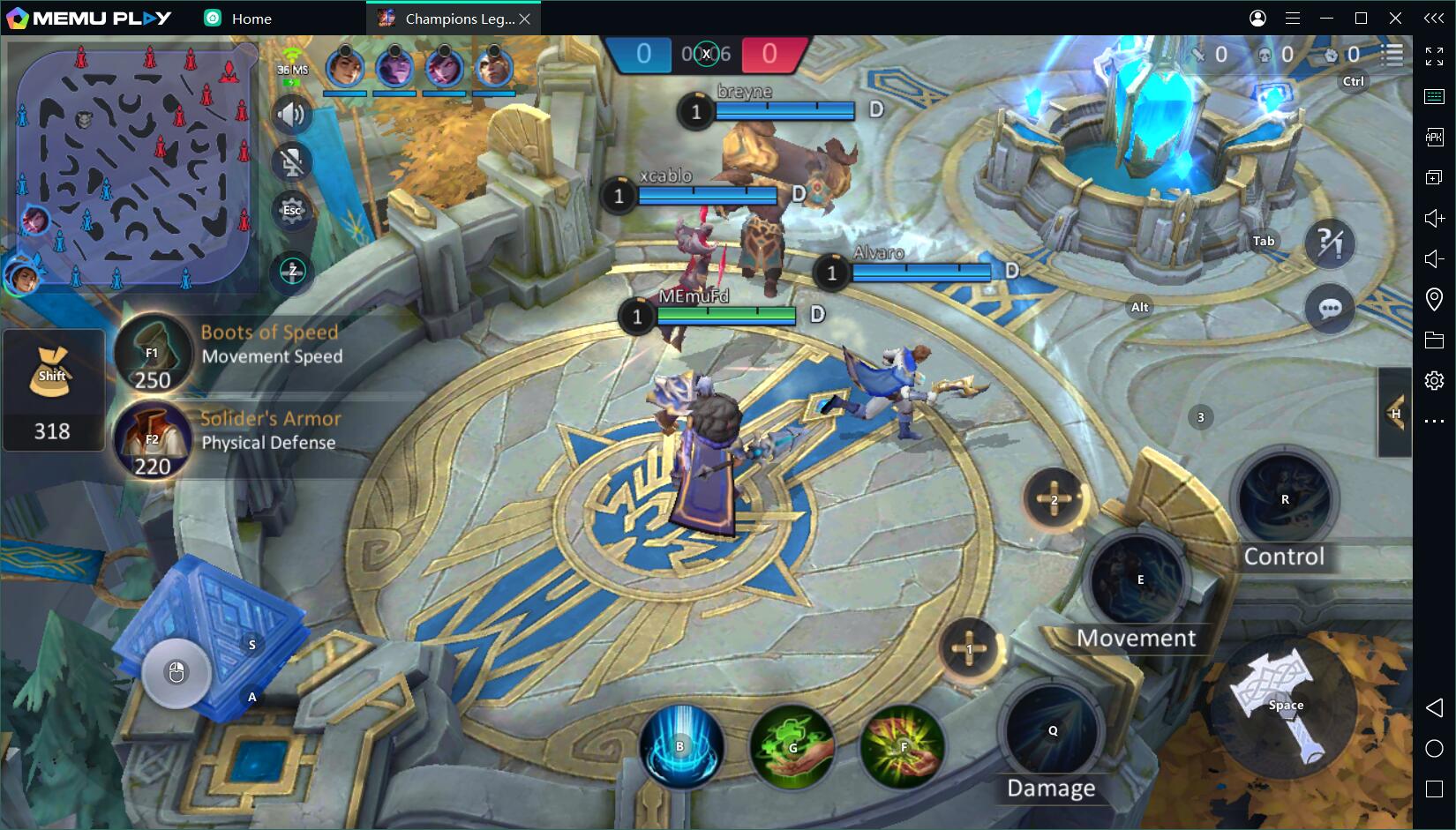Activate the Movement skill

pyautogui.click(x=1139, y=580)
